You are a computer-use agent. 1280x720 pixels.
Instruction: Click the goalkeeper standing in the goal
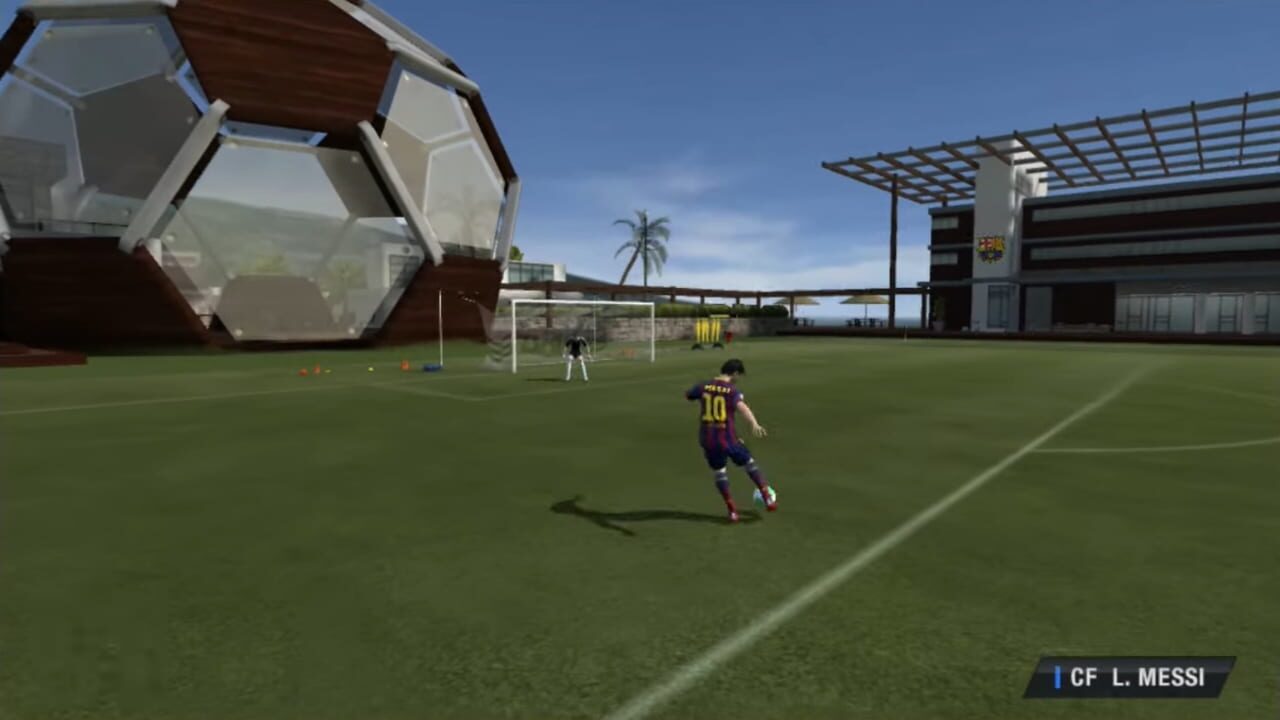pos(576,354)
